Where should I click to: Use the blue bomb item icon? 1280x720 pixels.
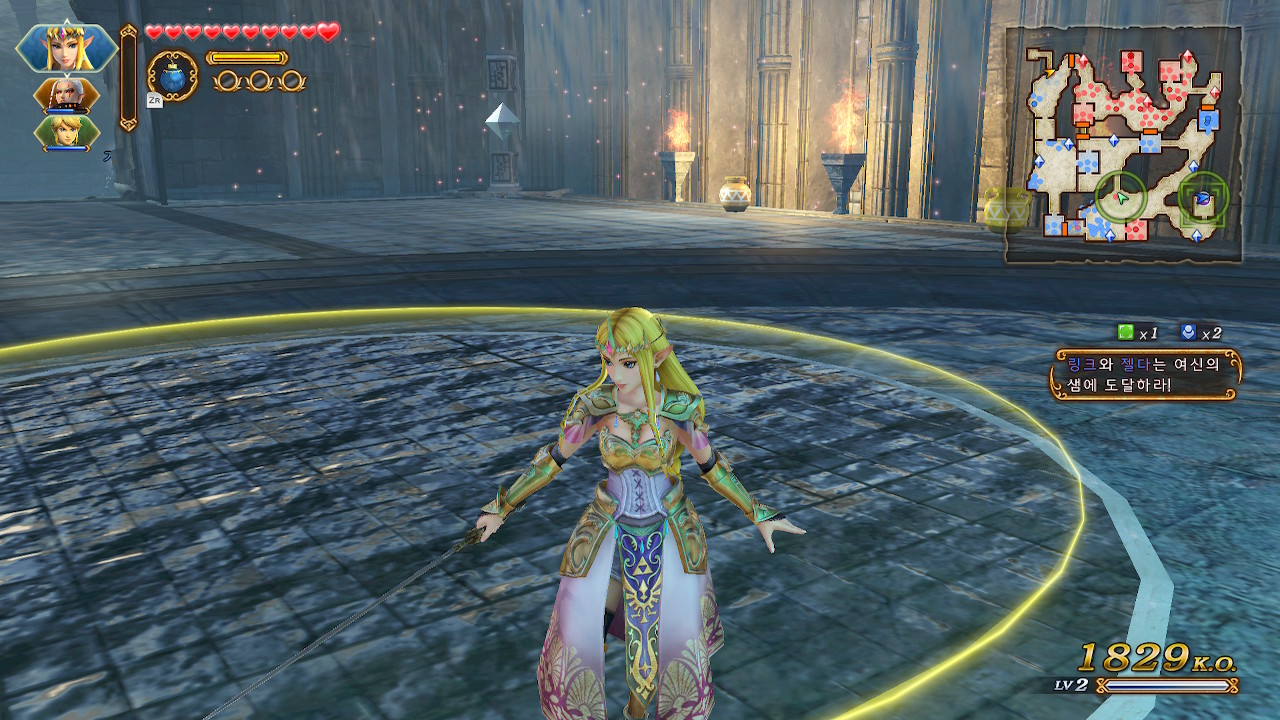(172, 76)
